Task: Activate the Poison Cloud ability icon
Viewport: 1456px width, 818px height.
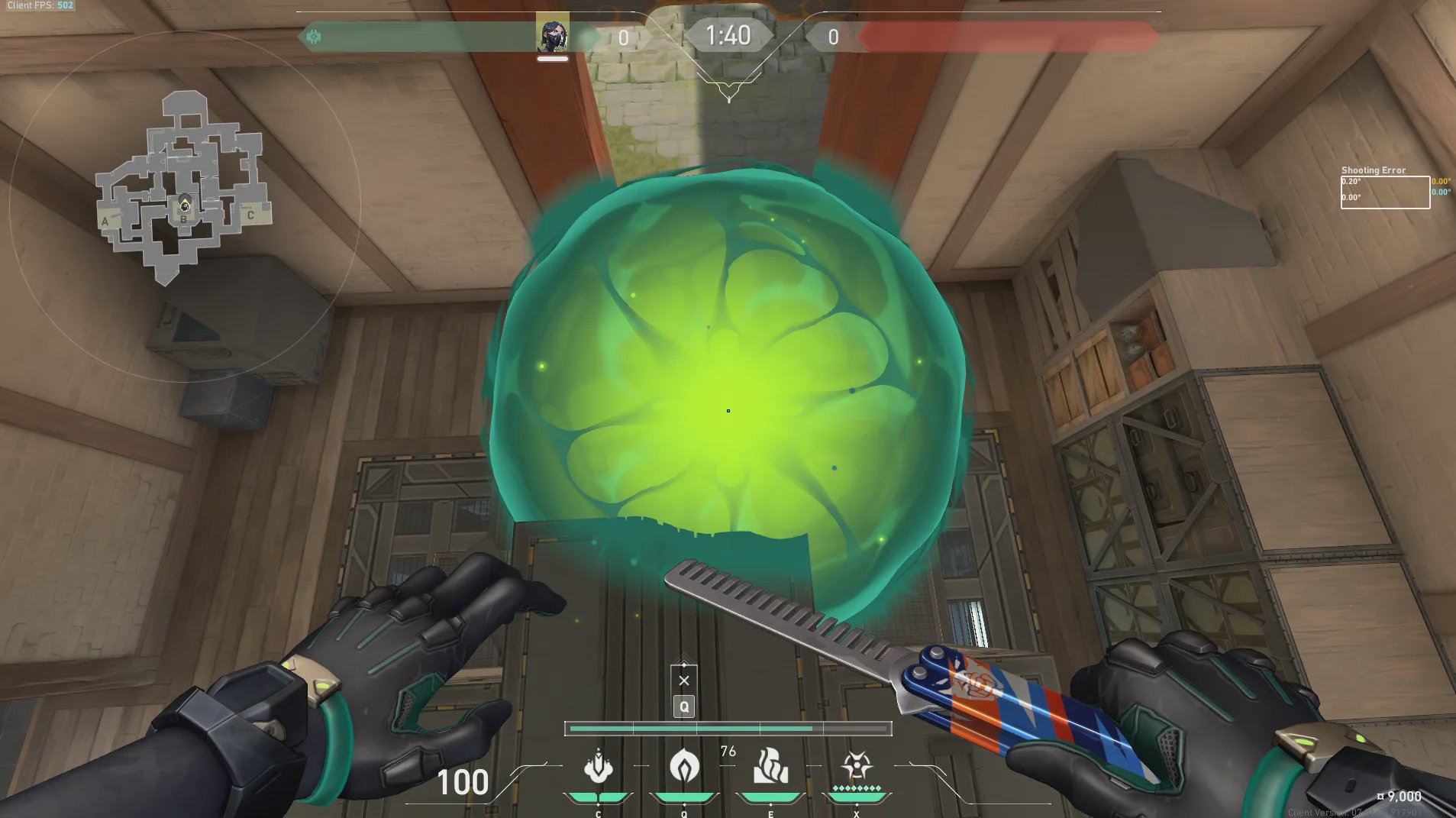Action: click(x=684, y=766)
